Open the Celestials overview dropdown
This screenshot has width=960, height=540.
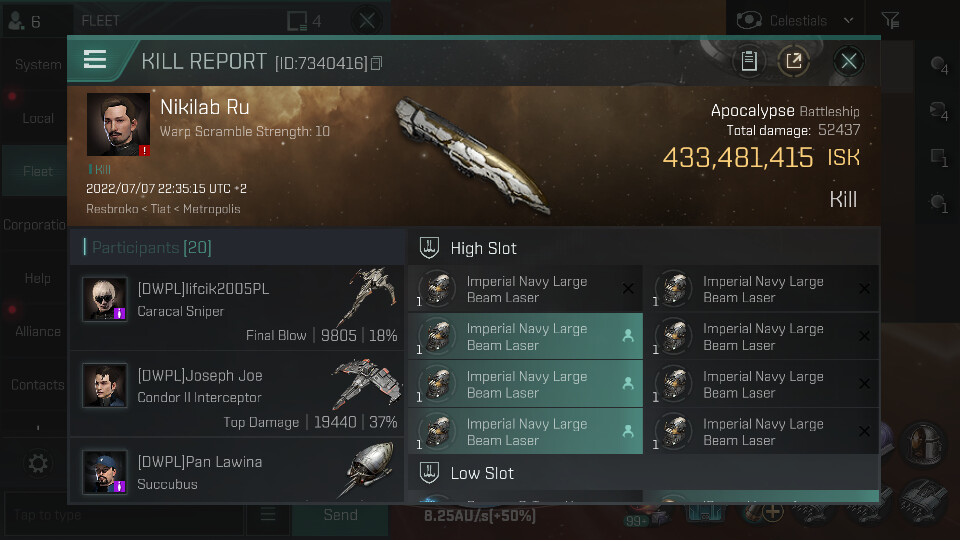click(798, 20)
